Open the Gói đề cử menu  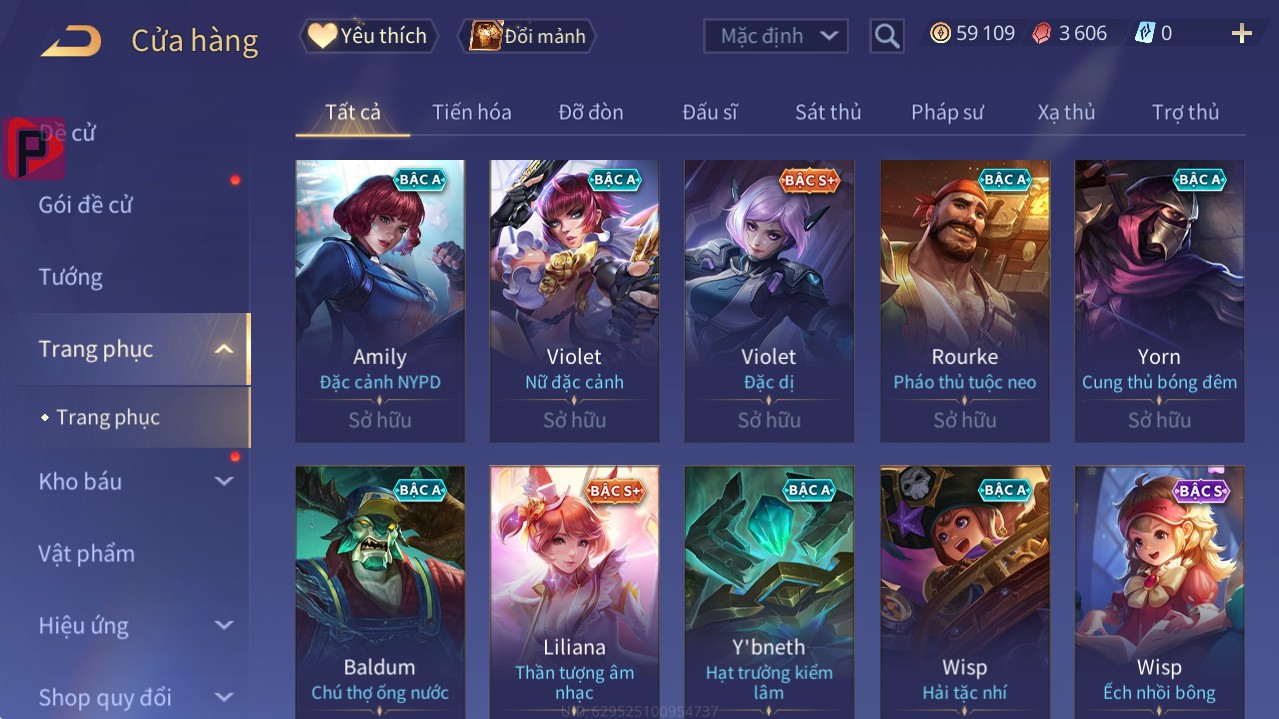[x=85, y=205]
